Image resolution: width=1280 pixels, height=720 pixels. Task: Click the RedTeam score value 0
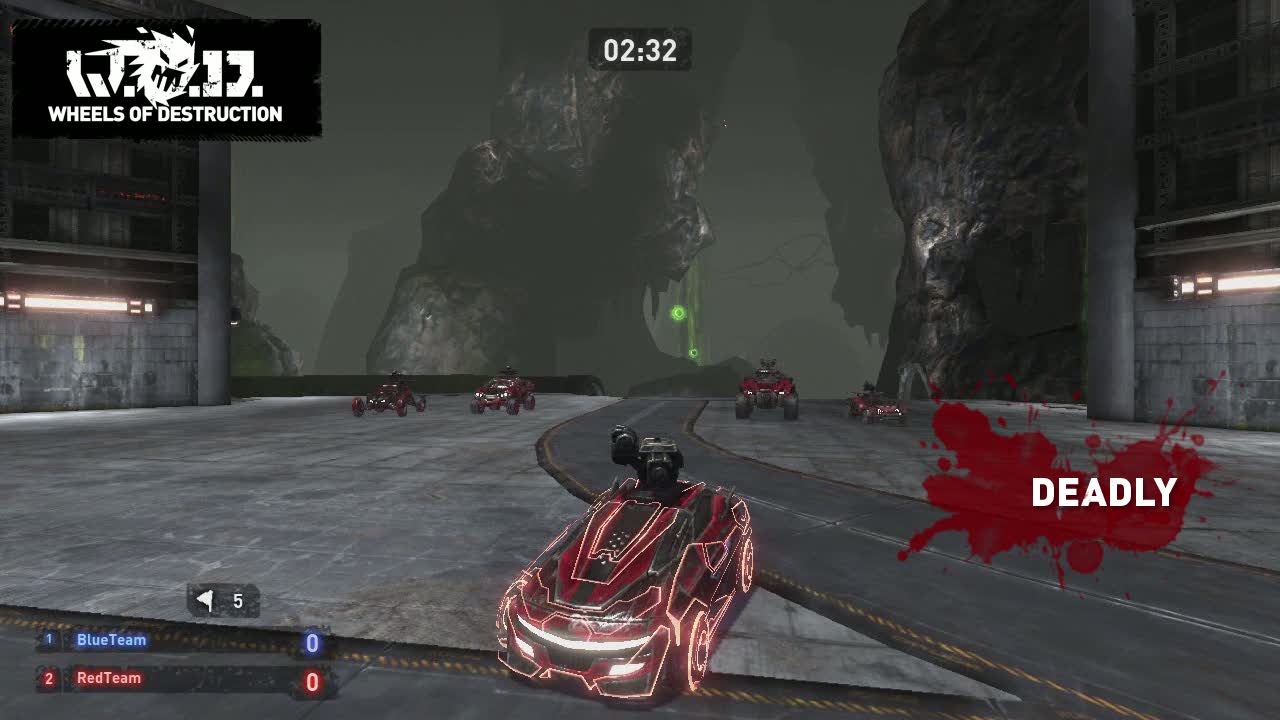(x=311, y=682)
